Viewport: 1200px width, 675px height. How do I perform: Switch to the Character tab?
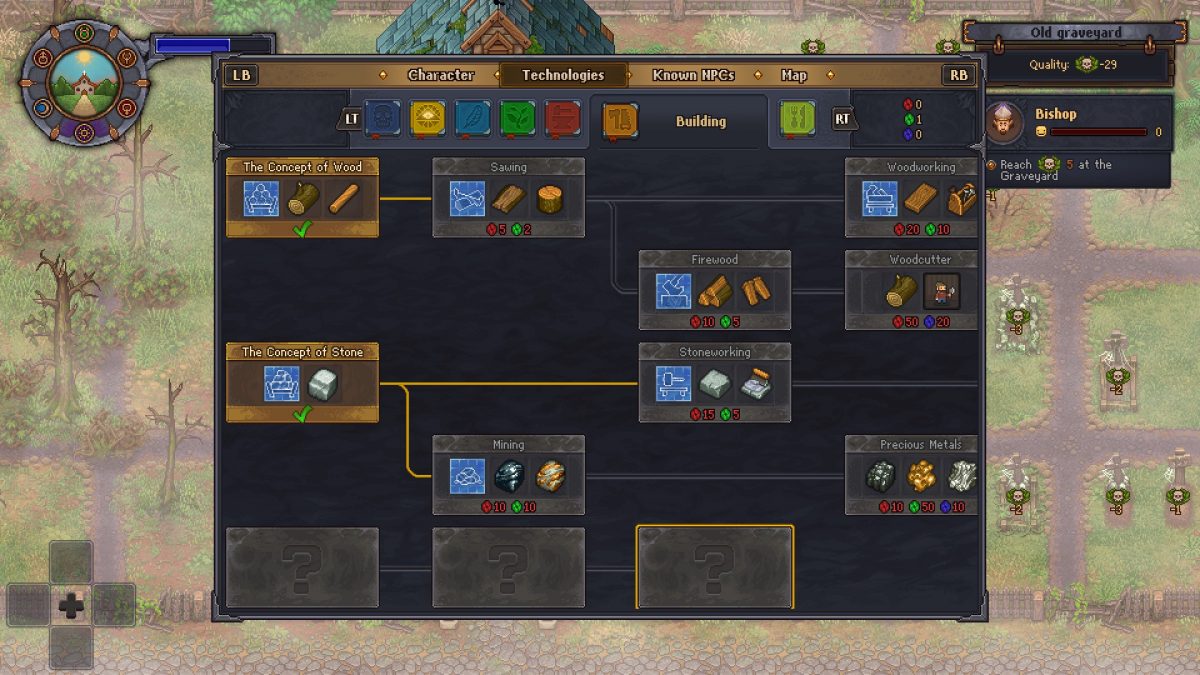(440, 75)
